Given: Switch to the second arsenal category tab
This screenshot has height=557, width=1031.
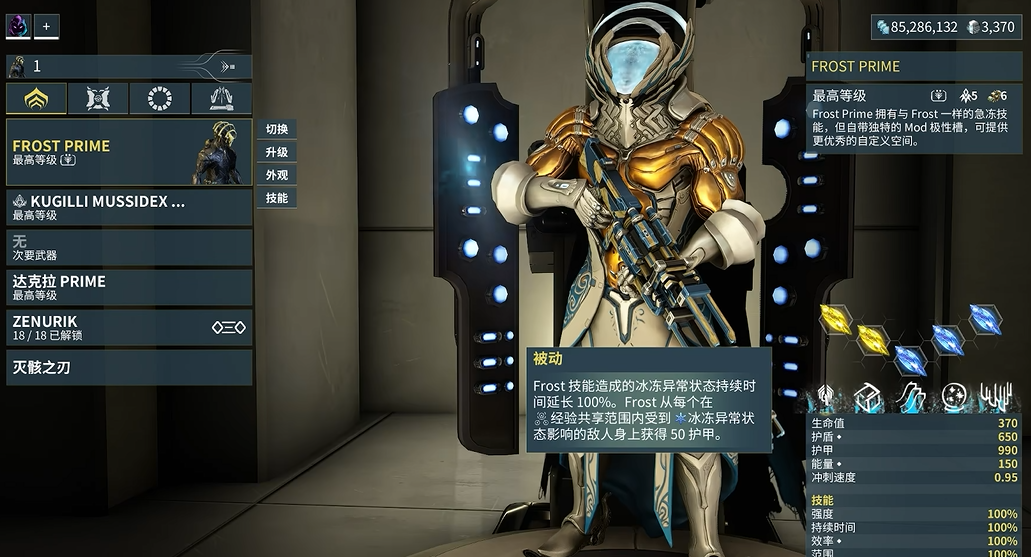Looking at the screenshot, I should pyautogui.click(x=98, y=98).
